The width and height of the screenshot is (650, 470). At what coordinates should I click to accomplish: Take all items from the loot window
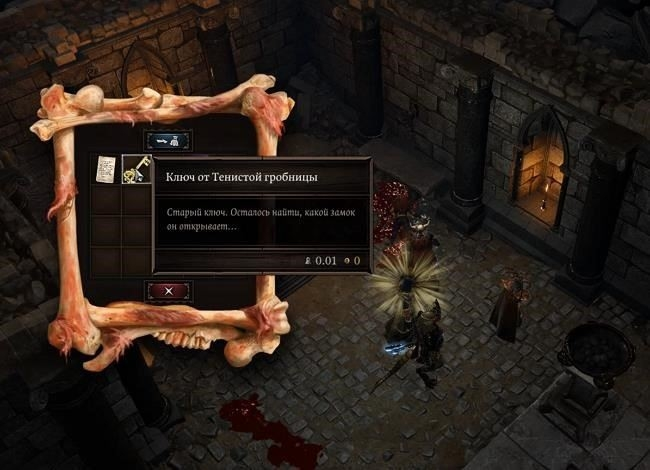[168, 140]
